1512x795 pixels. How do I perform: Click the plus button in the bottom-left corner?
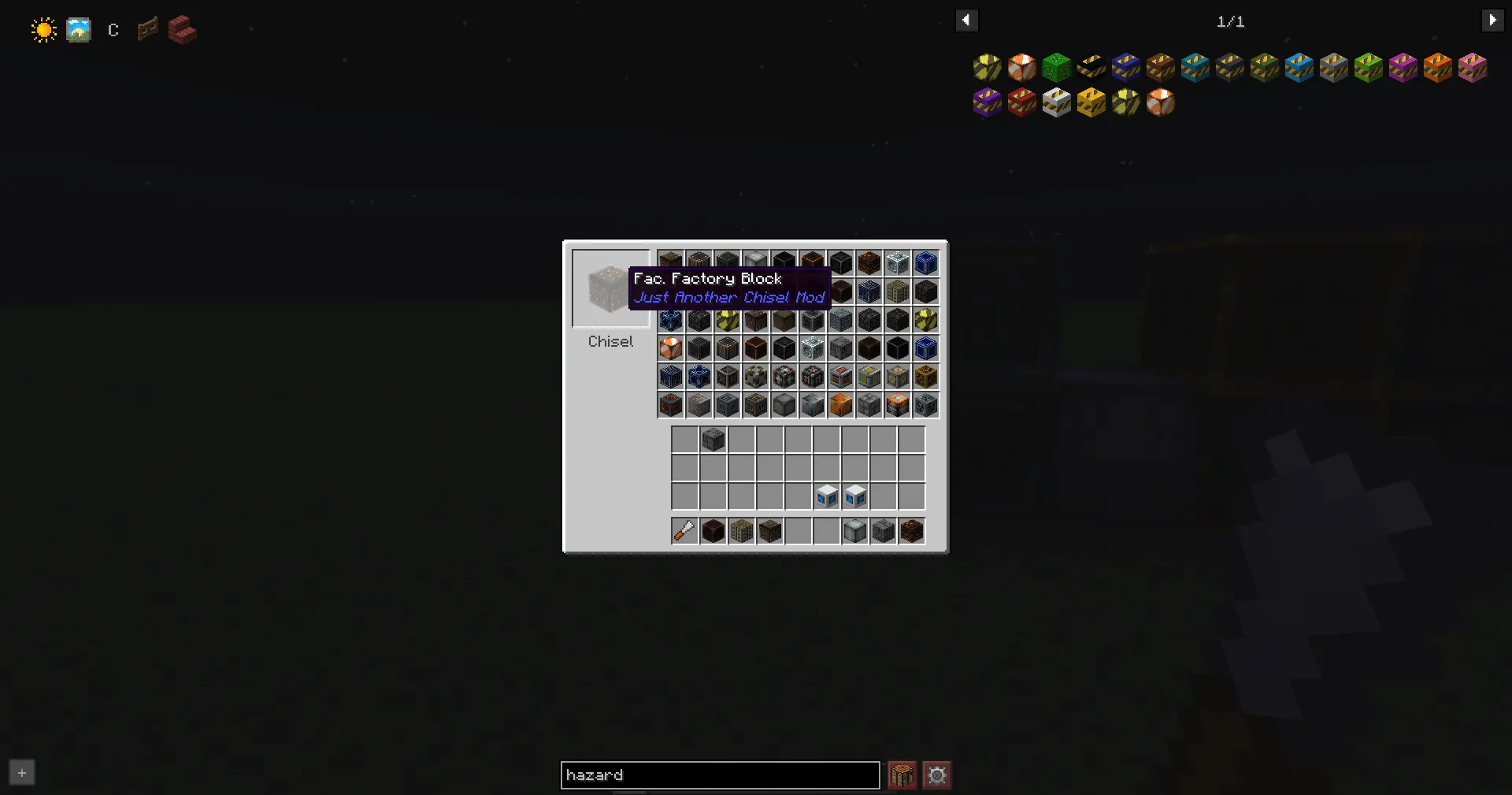pyautogui.click(x=21, y=772)
